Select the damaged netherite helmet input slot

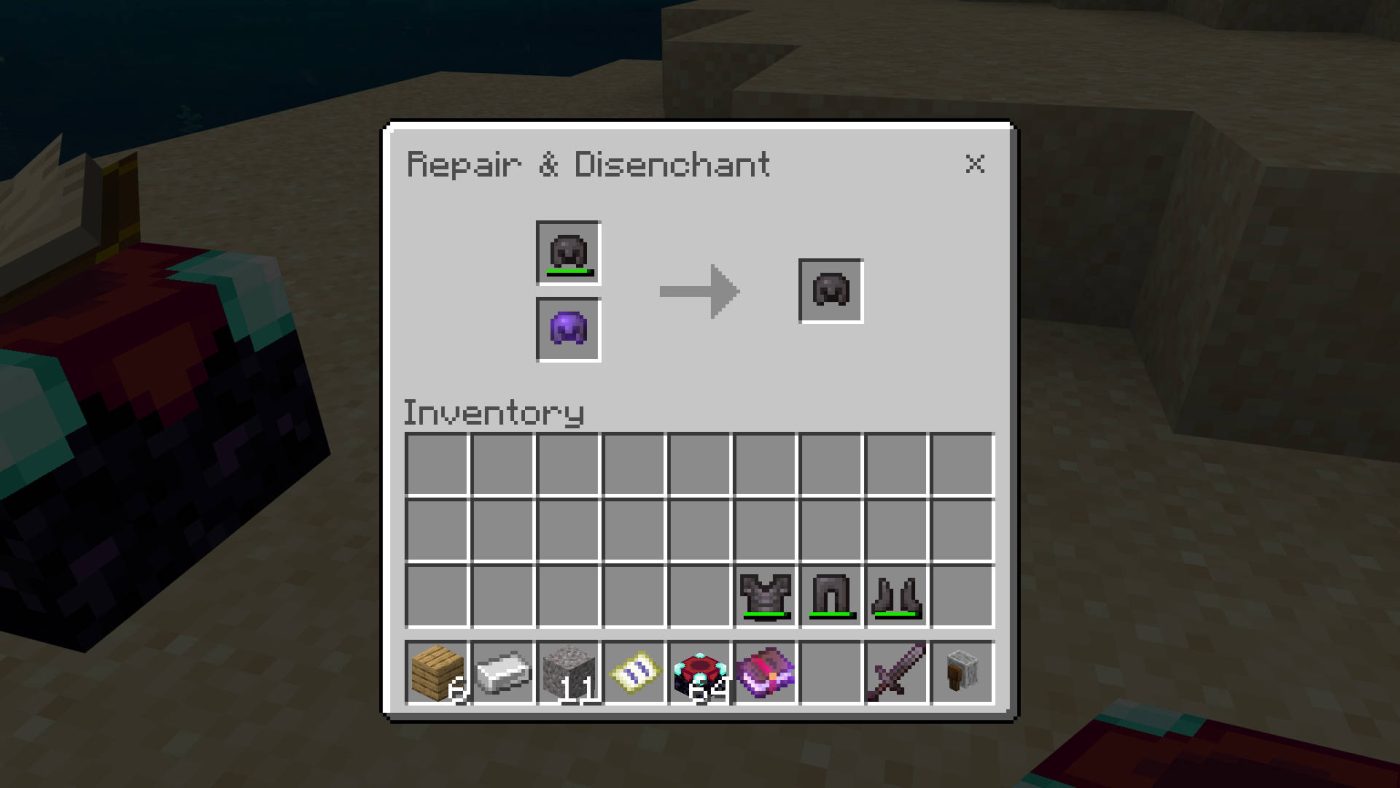(567, 251)
